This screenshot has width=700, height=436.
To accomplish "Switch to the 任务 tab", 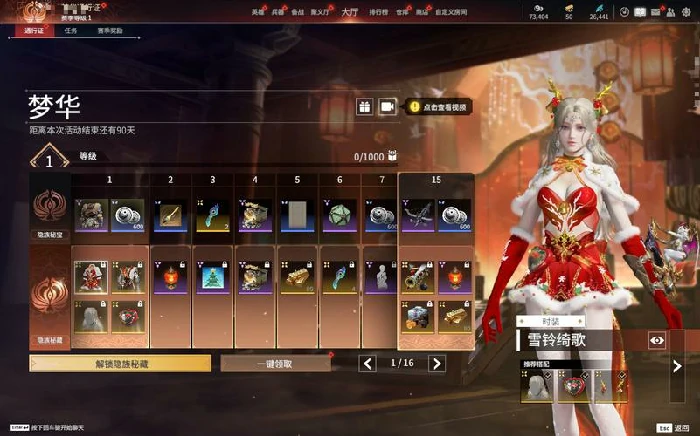I will pyautogui.click(x=71, y=31).
